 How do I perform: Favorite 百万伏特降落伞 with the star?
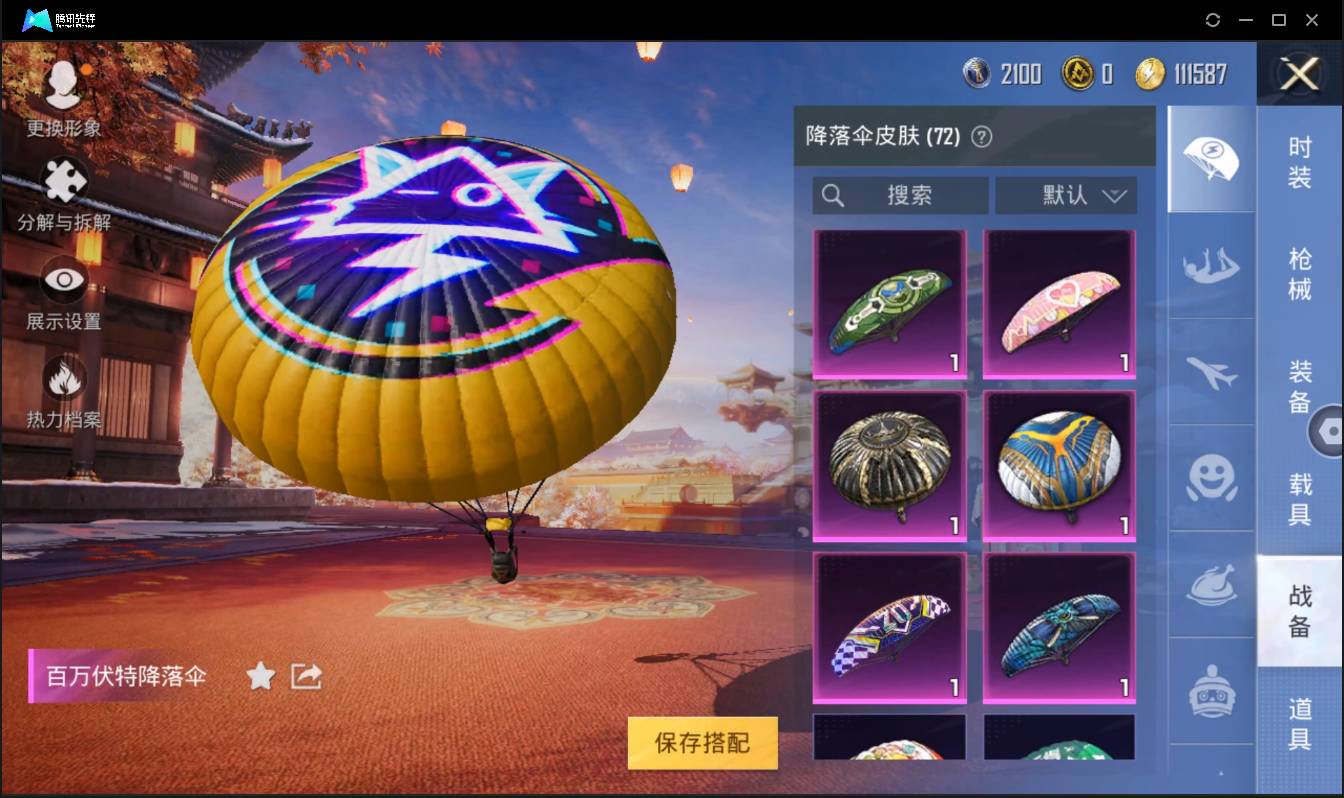(x=260, y=676)
